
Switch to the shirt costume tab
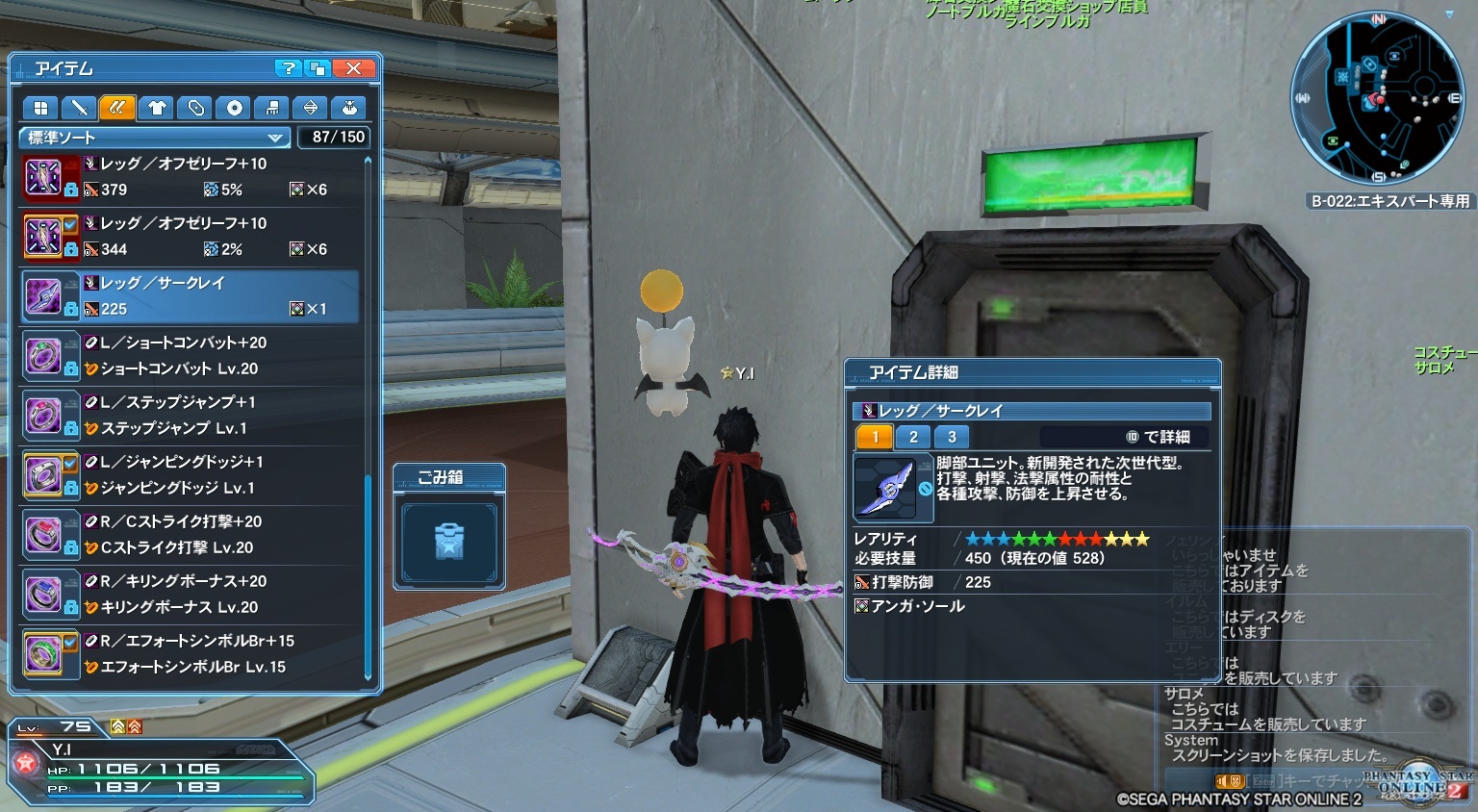pyautogui.click(x=157, y=108)
